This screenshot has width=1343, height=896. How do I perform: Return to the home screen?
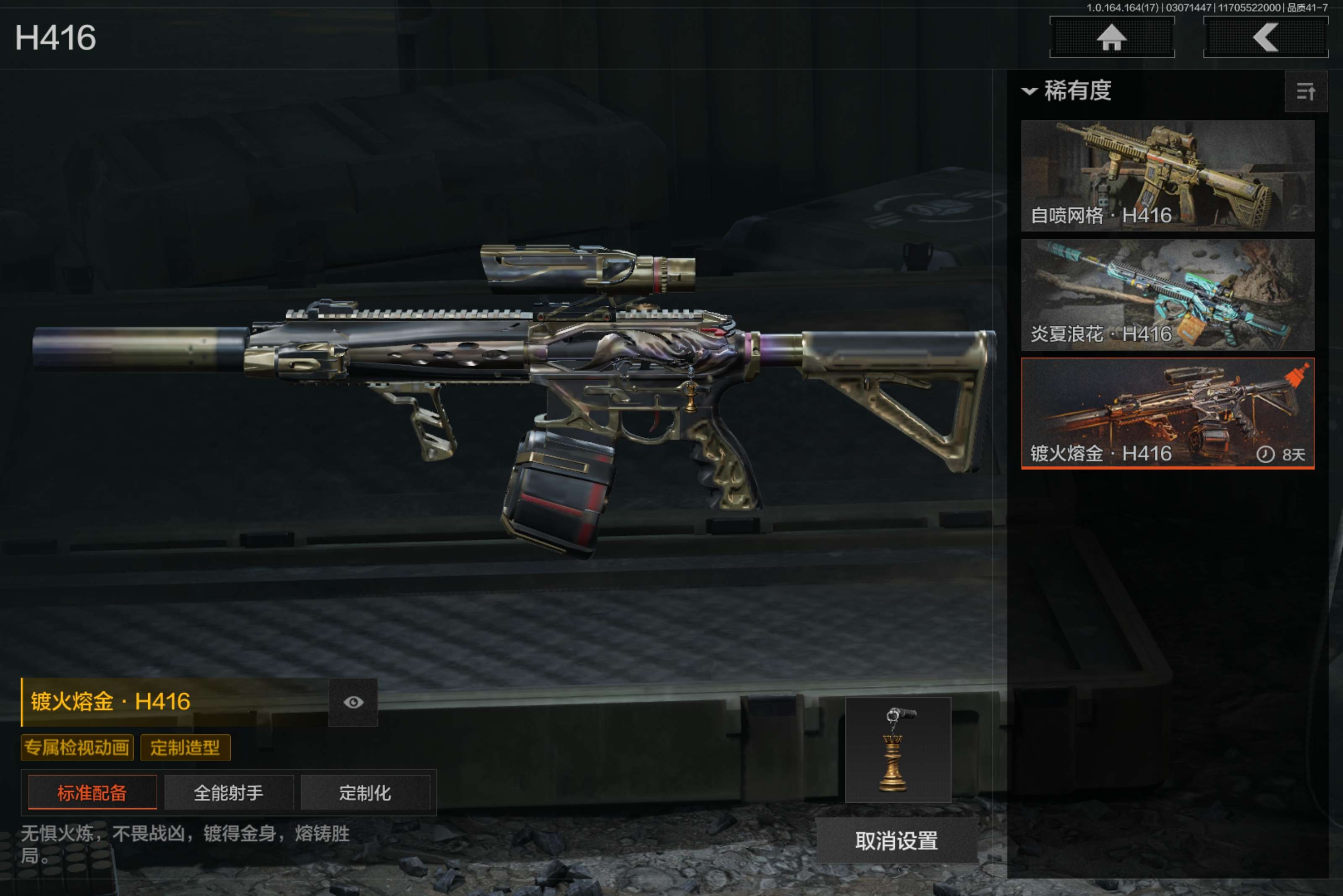1111,38
